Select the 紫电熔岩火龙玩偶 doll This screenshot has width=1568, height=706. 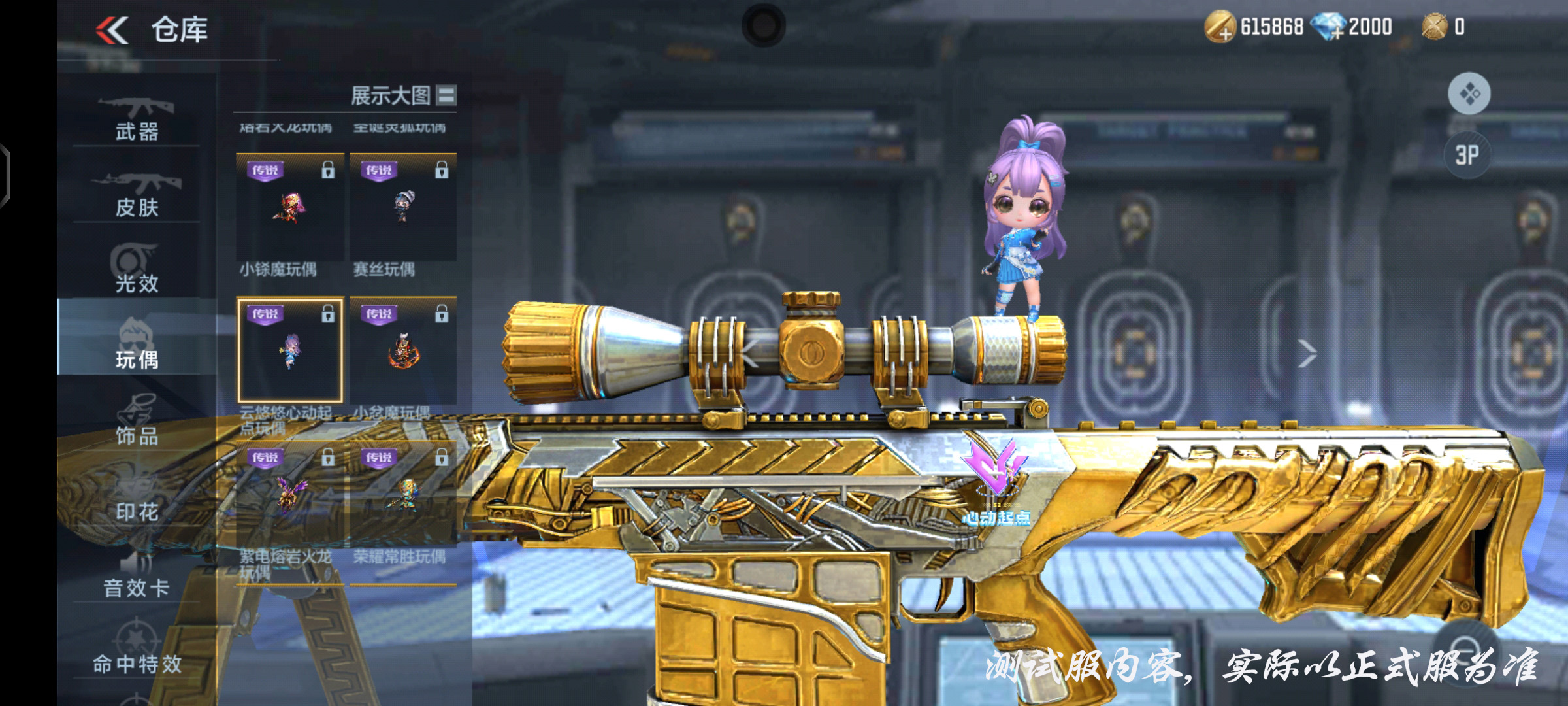coord(289,495)
